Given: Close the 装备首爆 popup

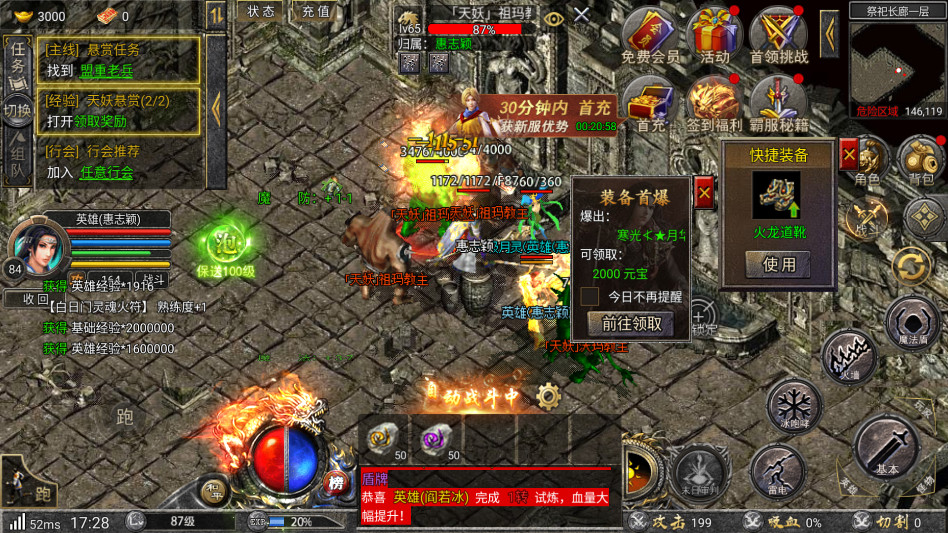Looking at the screenshot, I should [704, 191].
